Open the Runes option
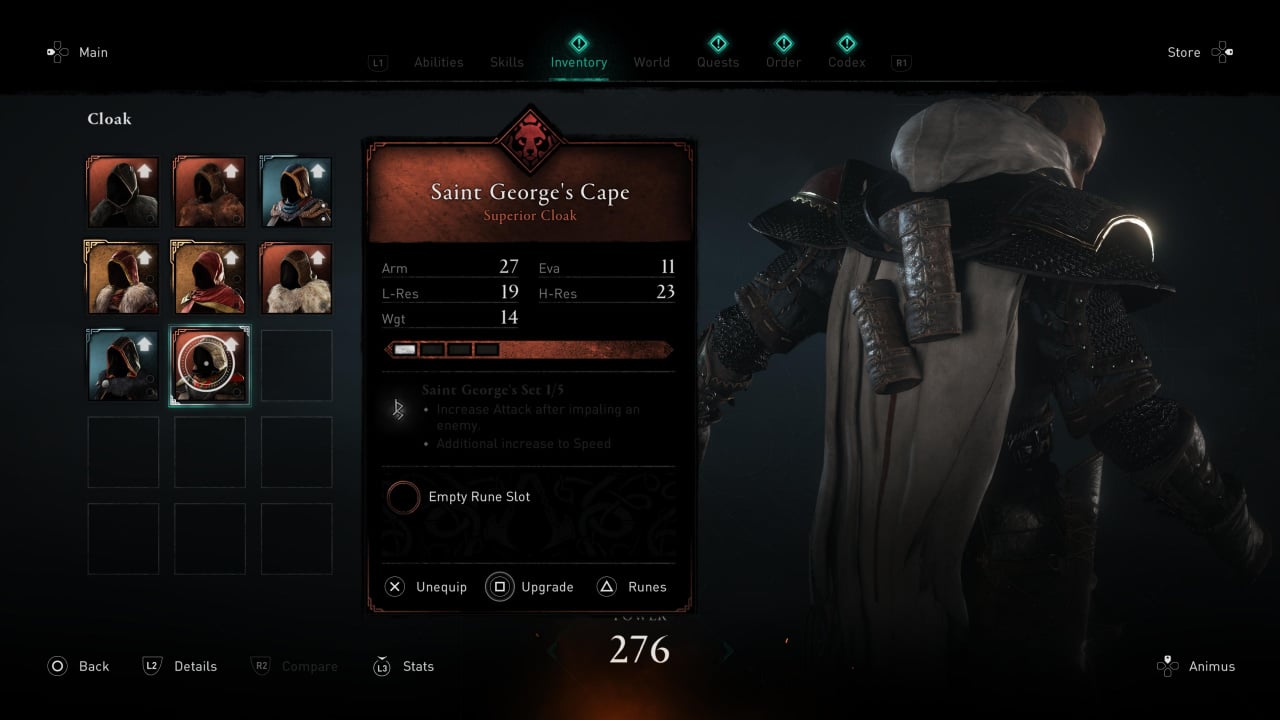This screenshot has width=1280, height=720. point(632,587)
